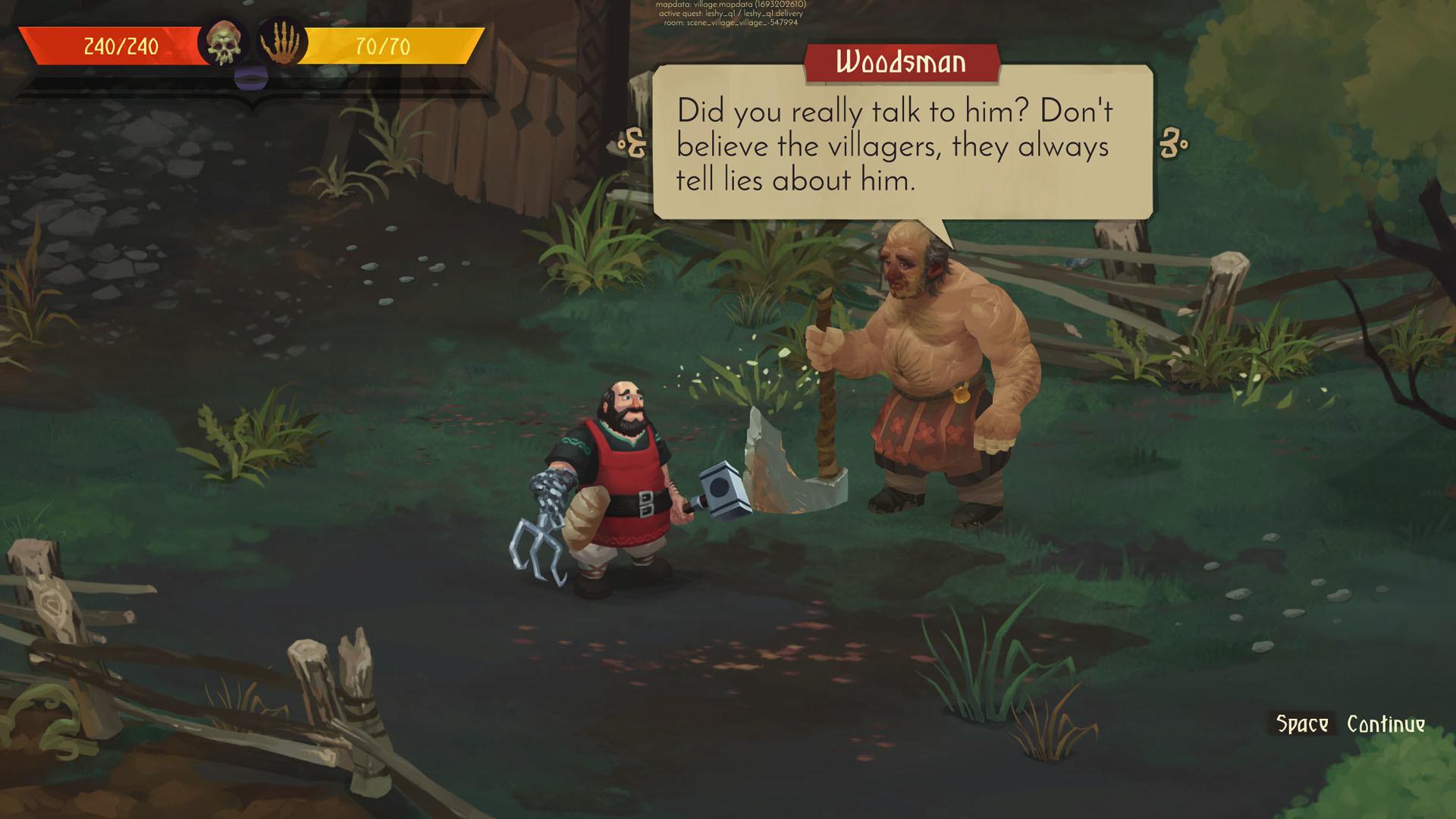1456x819 pixels.
Task: Click the room scene_village_village debug label
Action: (x=730, y=21)
